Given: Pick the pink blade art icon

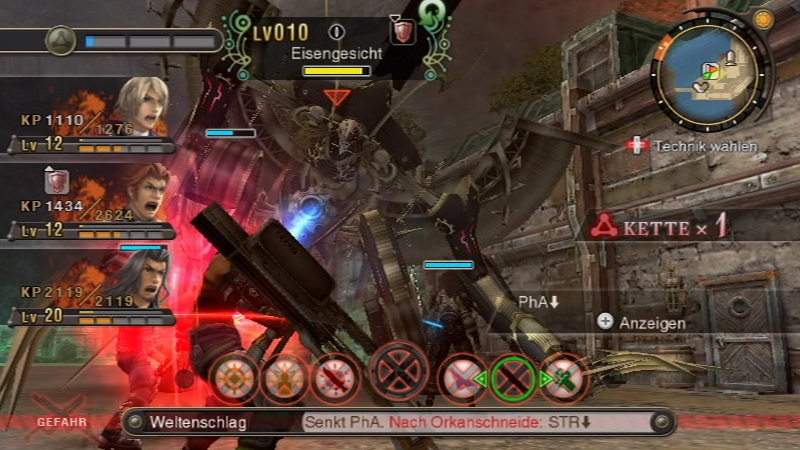Looking at the screenshot, I should click(461, 379).
